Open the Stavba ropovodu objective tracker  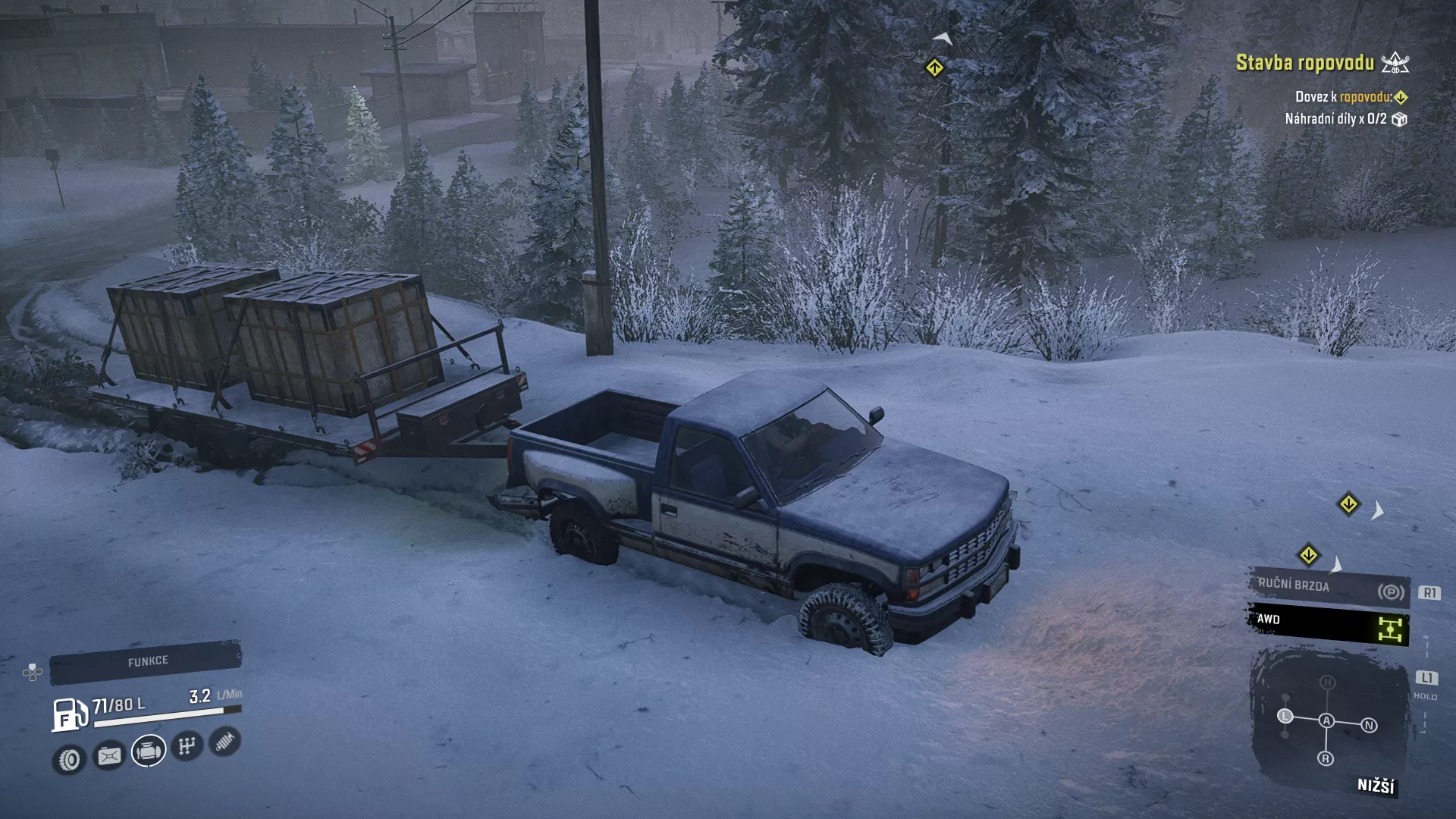tap(1305, 63)
